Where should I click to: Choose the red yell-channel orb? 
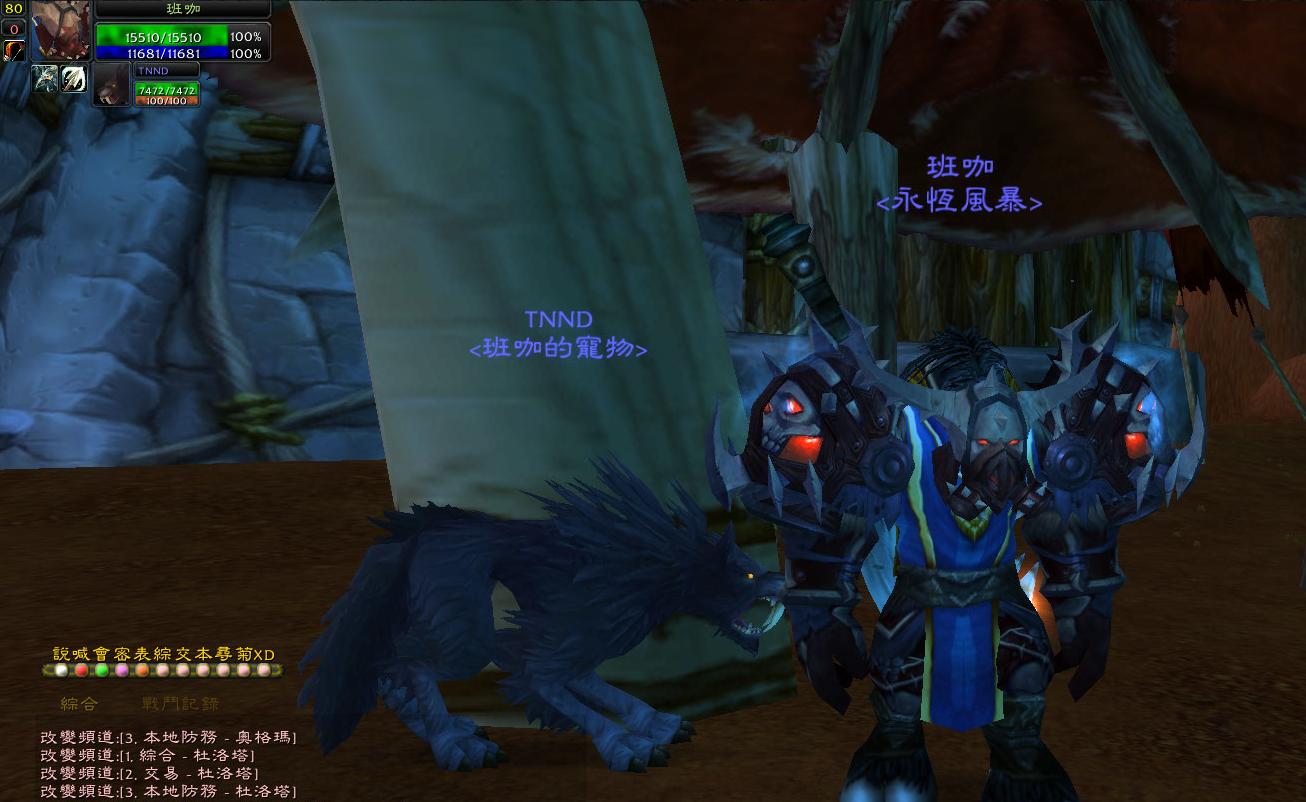coord(81,670)
